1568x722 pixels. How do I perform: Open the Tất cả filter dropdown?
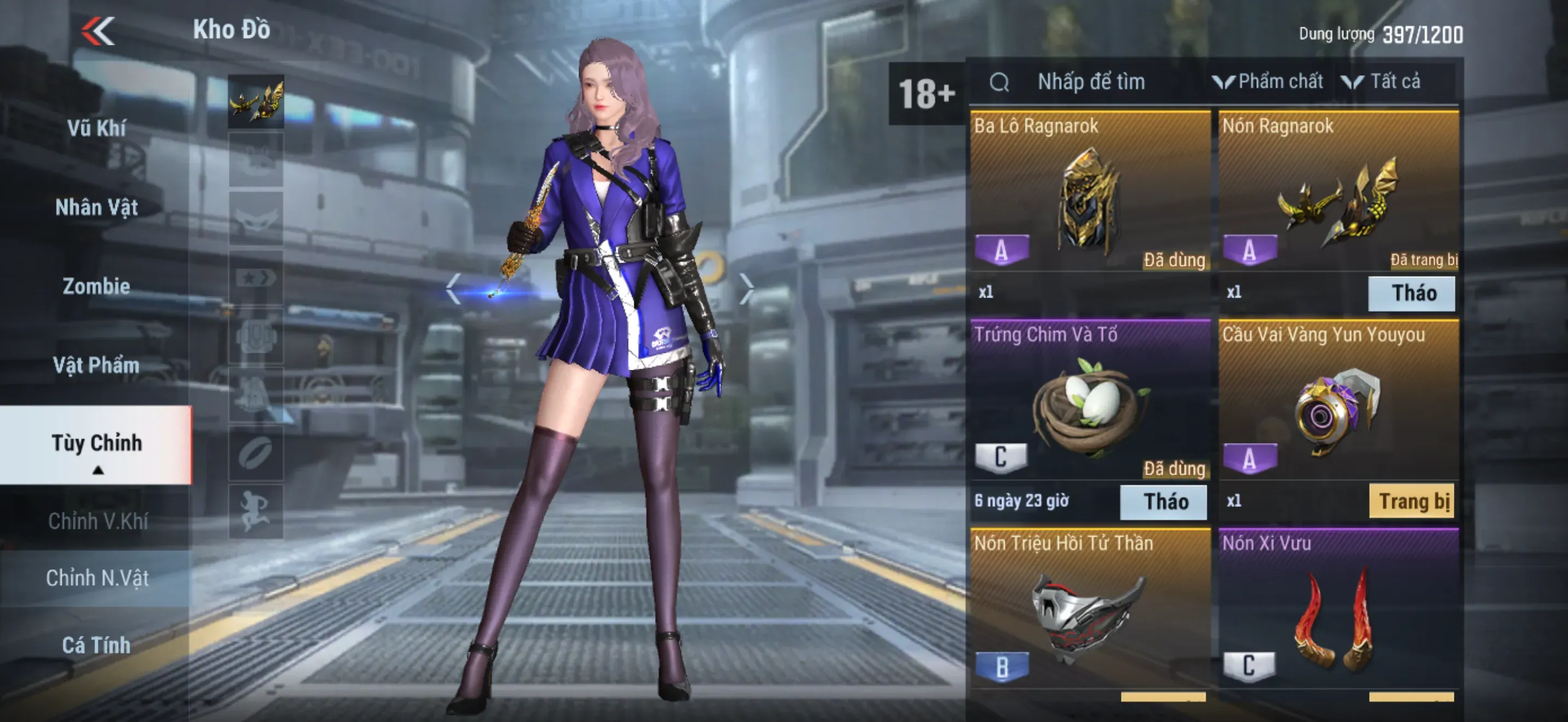click(x=1382, y=81)
